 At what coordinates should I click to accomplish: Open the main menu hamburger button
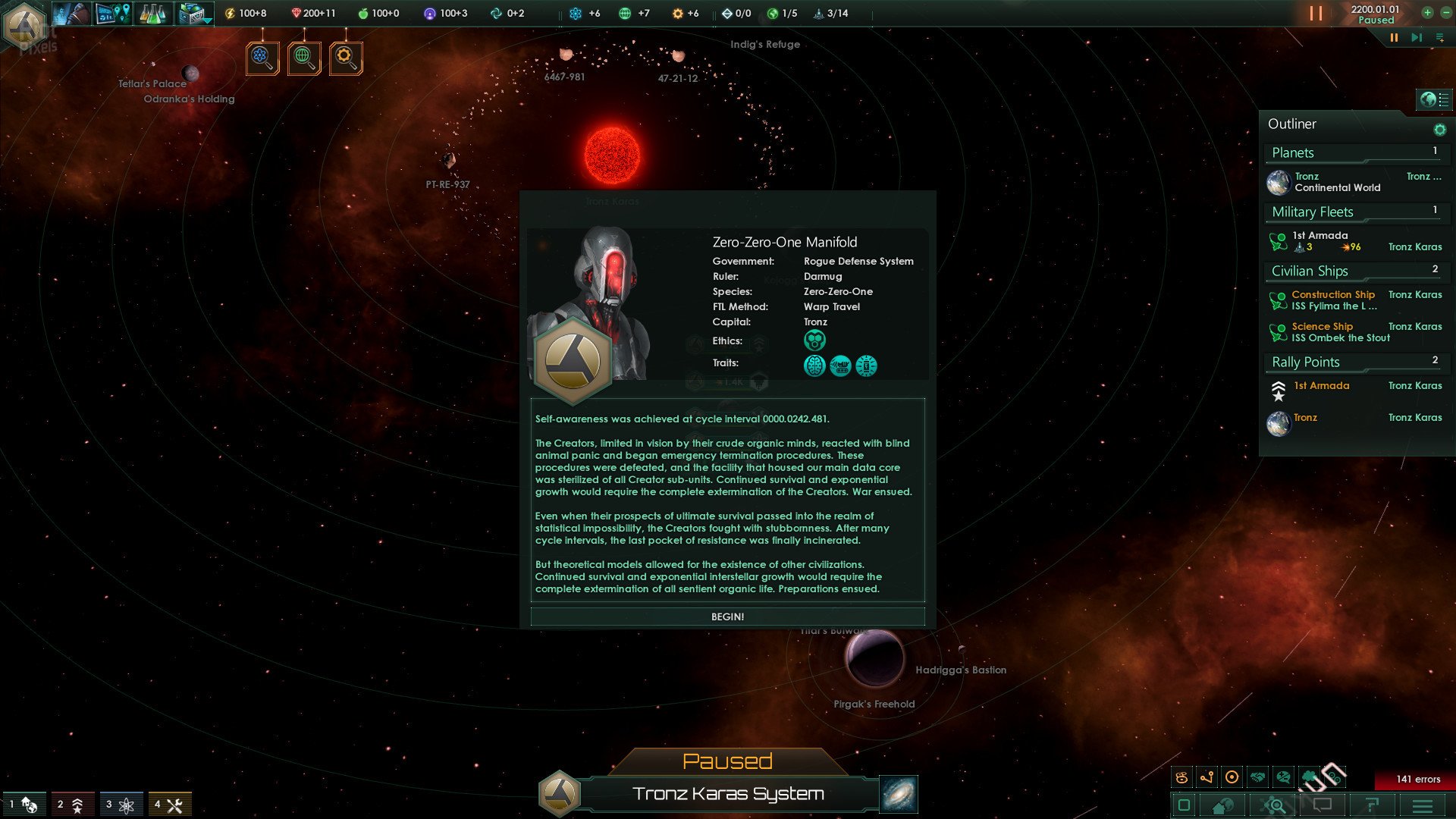(x=1423, y=805)
